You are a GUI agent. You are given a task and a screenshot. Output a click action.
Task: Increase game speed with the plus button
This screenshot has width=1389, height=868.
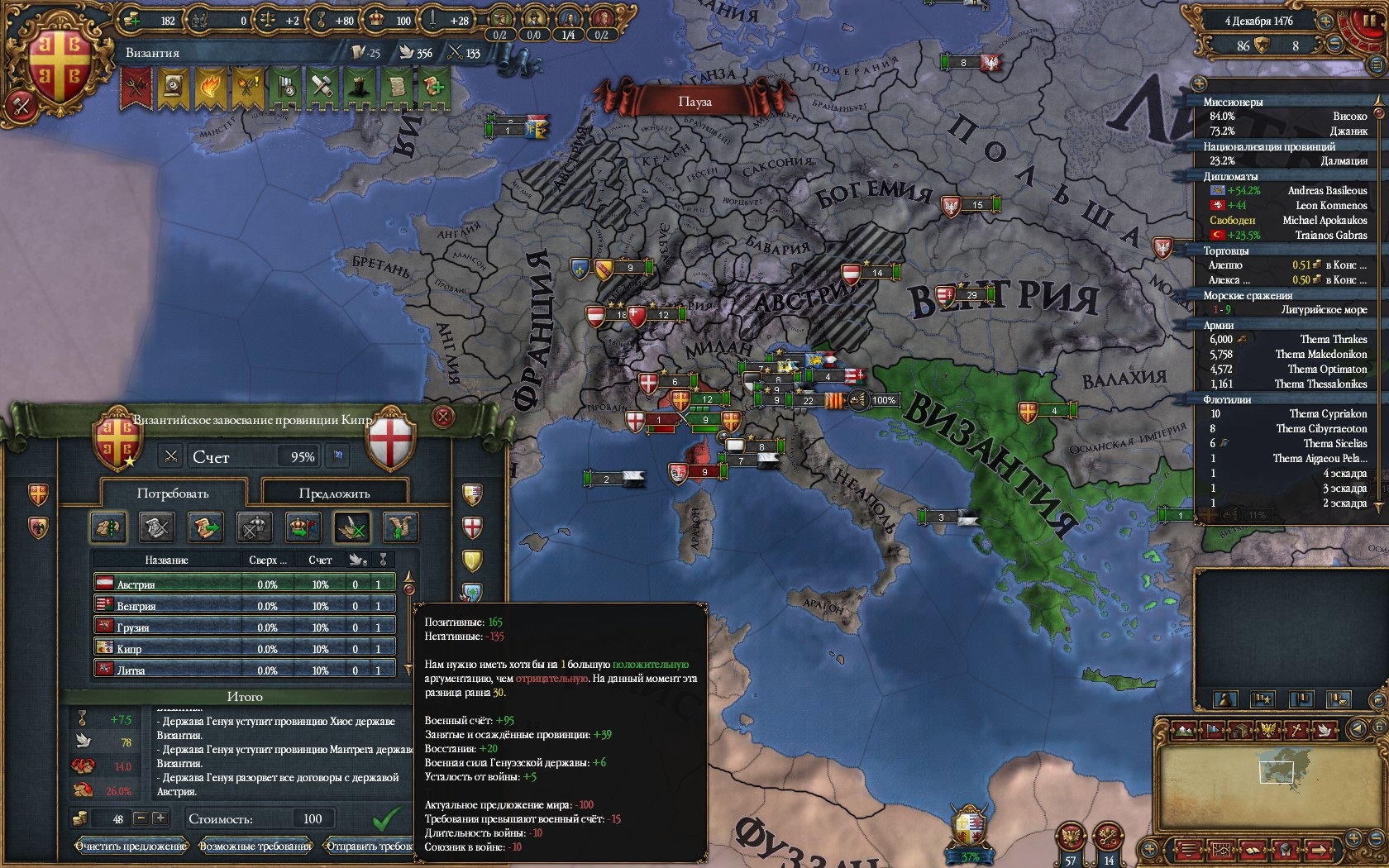(1326, 21)
